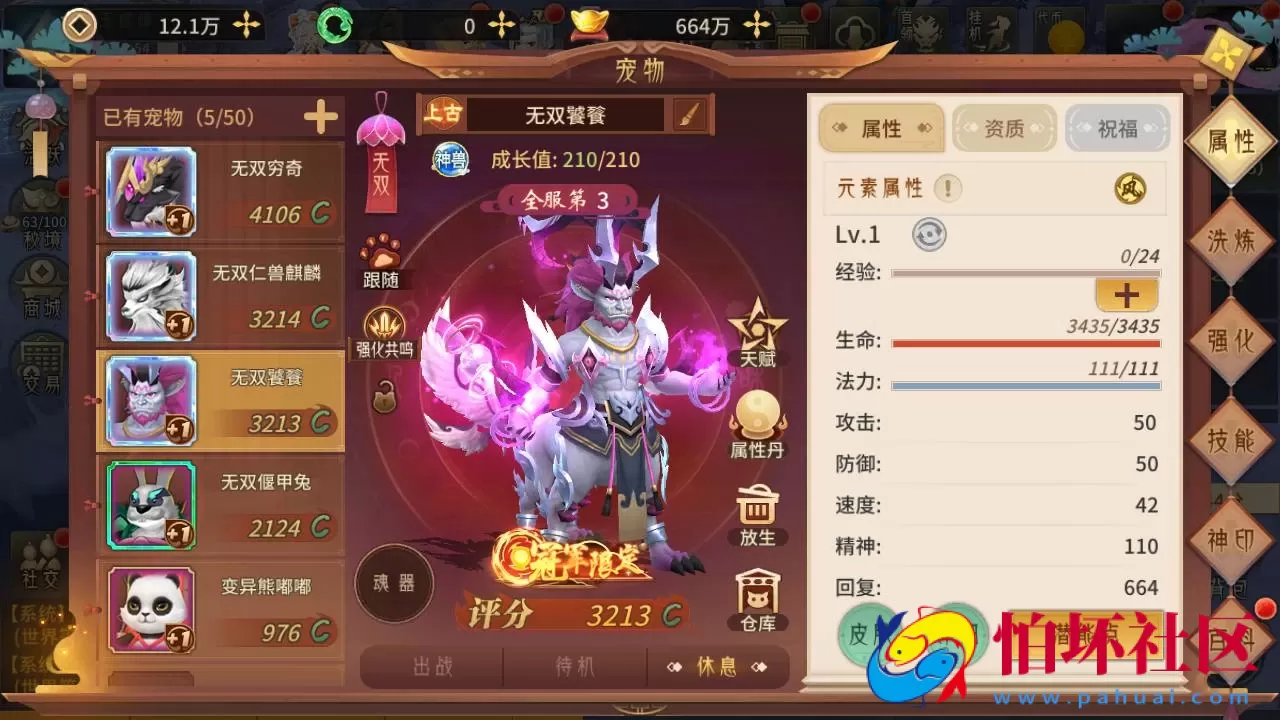Open the 祝福 tab
Image resolution: width=1280 pixels, height=720 pixels.
[1117, 128]
